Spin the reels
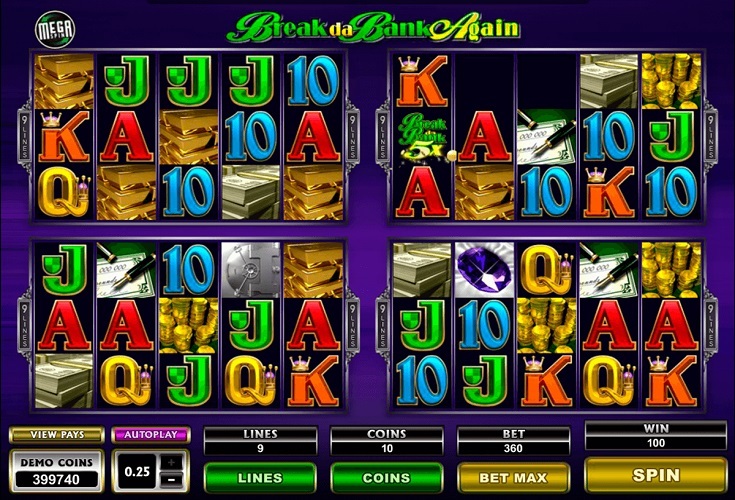 coord(655,474)
